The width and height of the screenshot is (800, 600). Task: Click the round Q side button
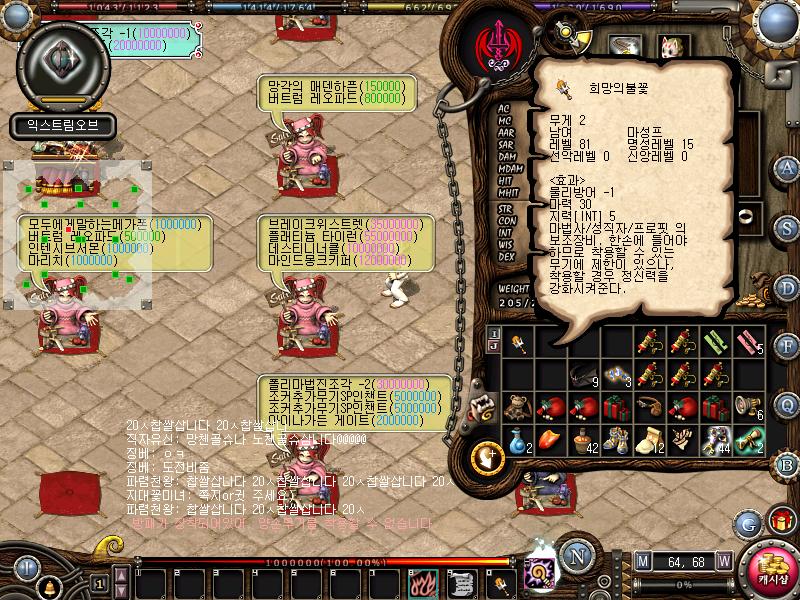[786, 404]
